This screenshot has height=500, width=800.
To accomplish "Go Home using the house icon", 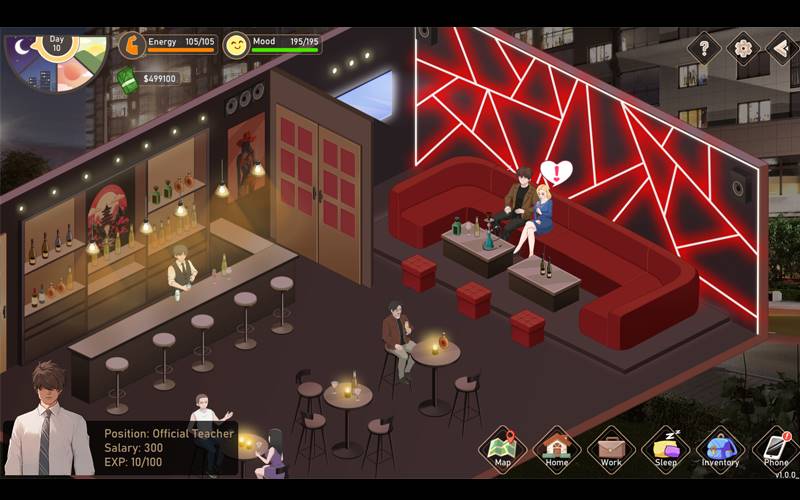I will tap(557, 446).
